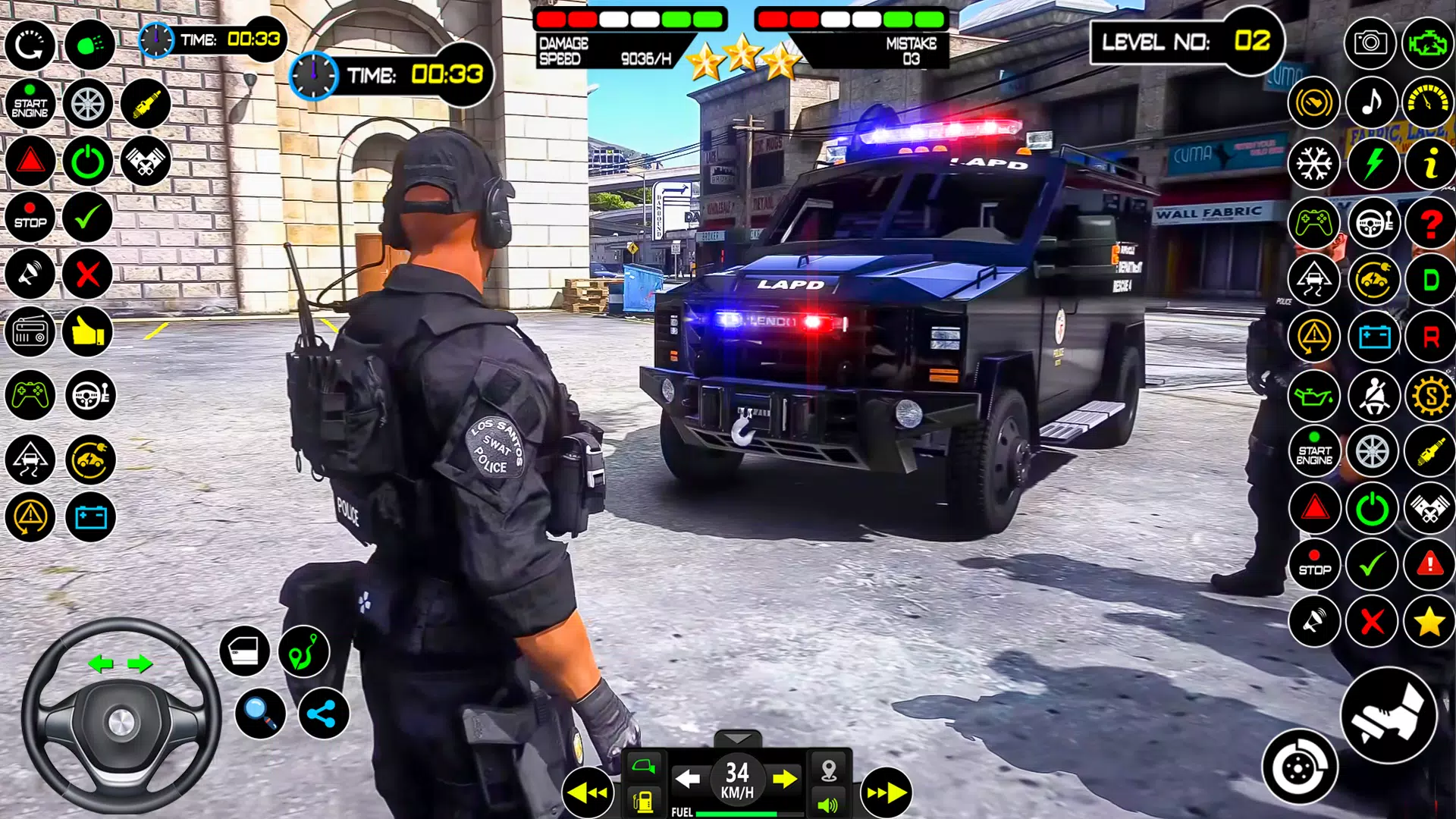The width and height of the screenshot is (1456, 819).
Task: Tap the horn icon on left sidebar
Action: (x=29, y=273)
